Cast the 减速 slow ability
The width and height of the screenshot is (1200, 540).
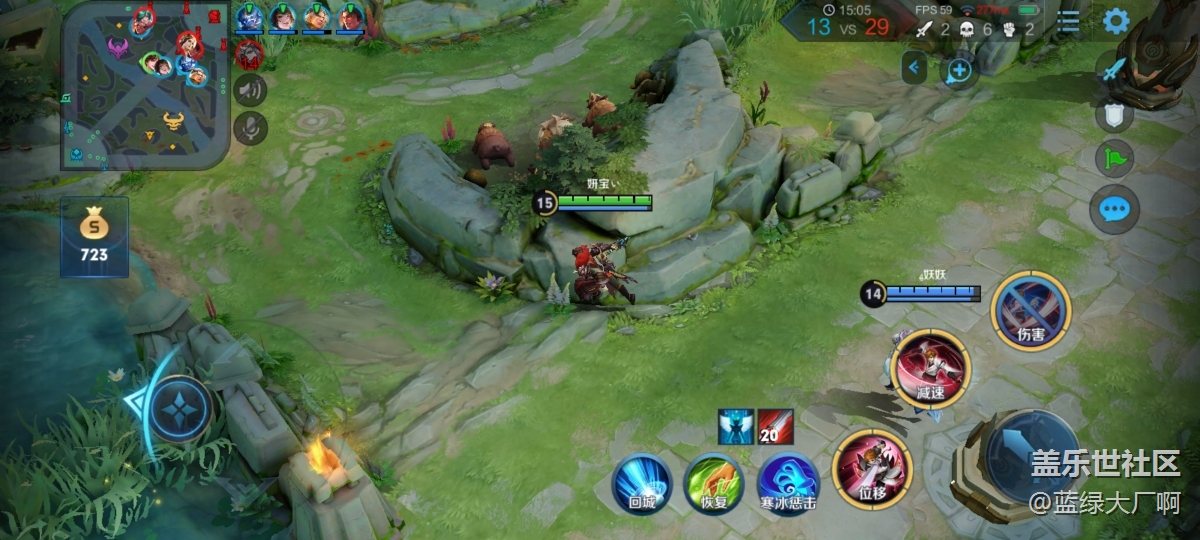930,368
